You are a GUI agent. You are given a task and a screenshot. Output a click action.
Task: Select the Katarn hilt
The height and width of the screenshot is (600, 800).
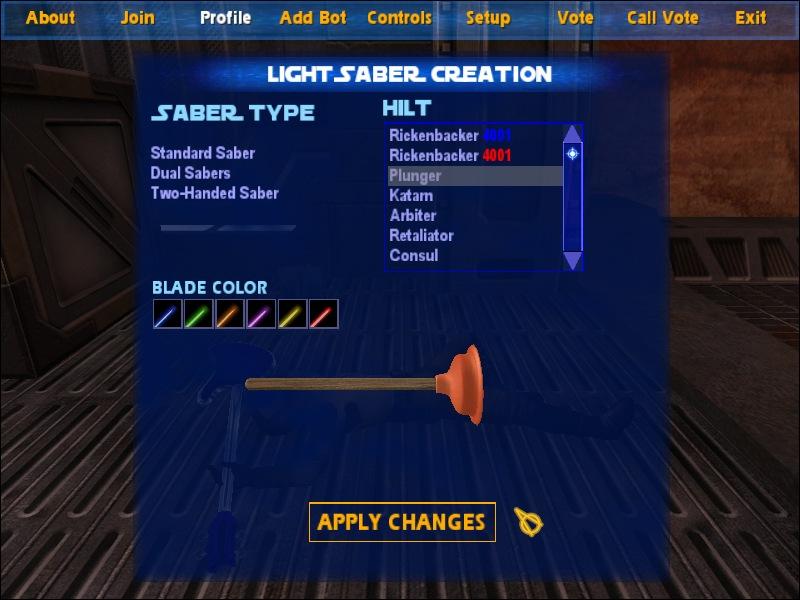411,196
